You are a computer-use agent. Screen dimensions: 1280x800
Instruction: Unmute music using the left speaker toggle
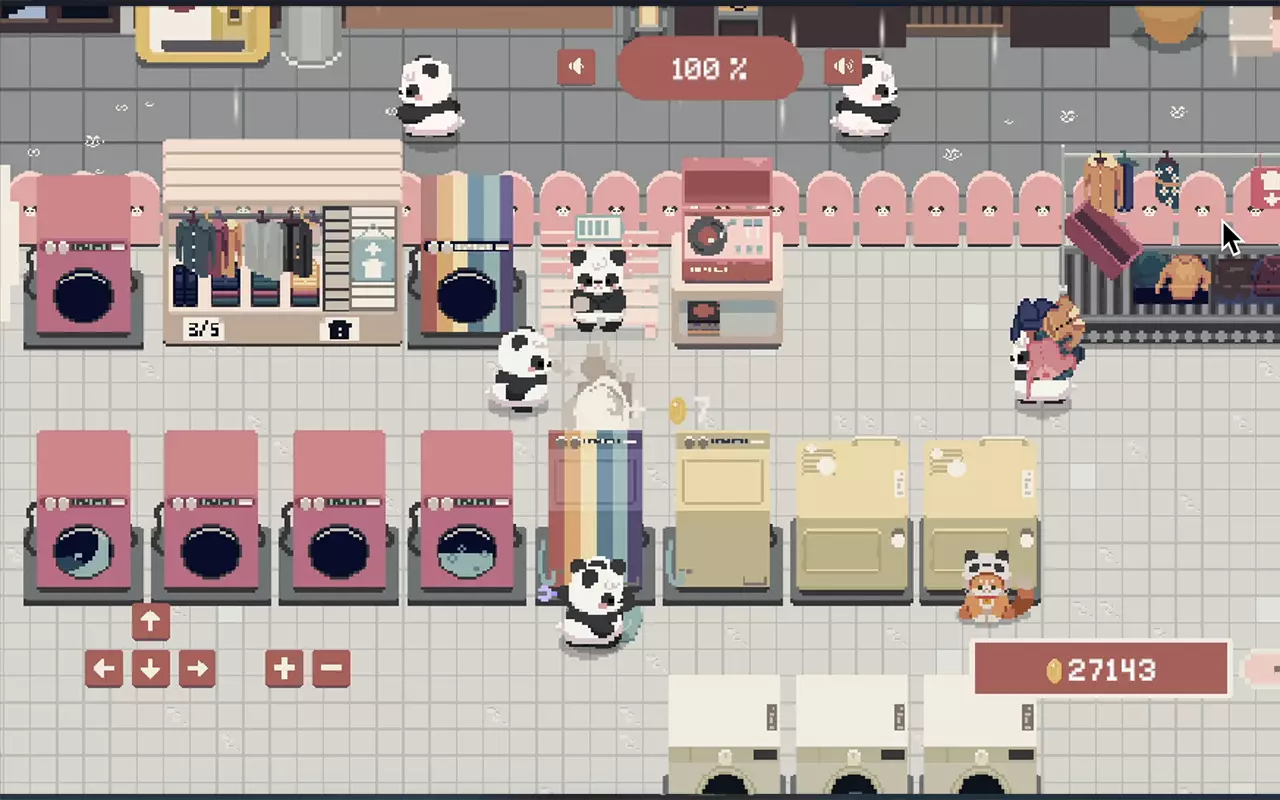576,67
